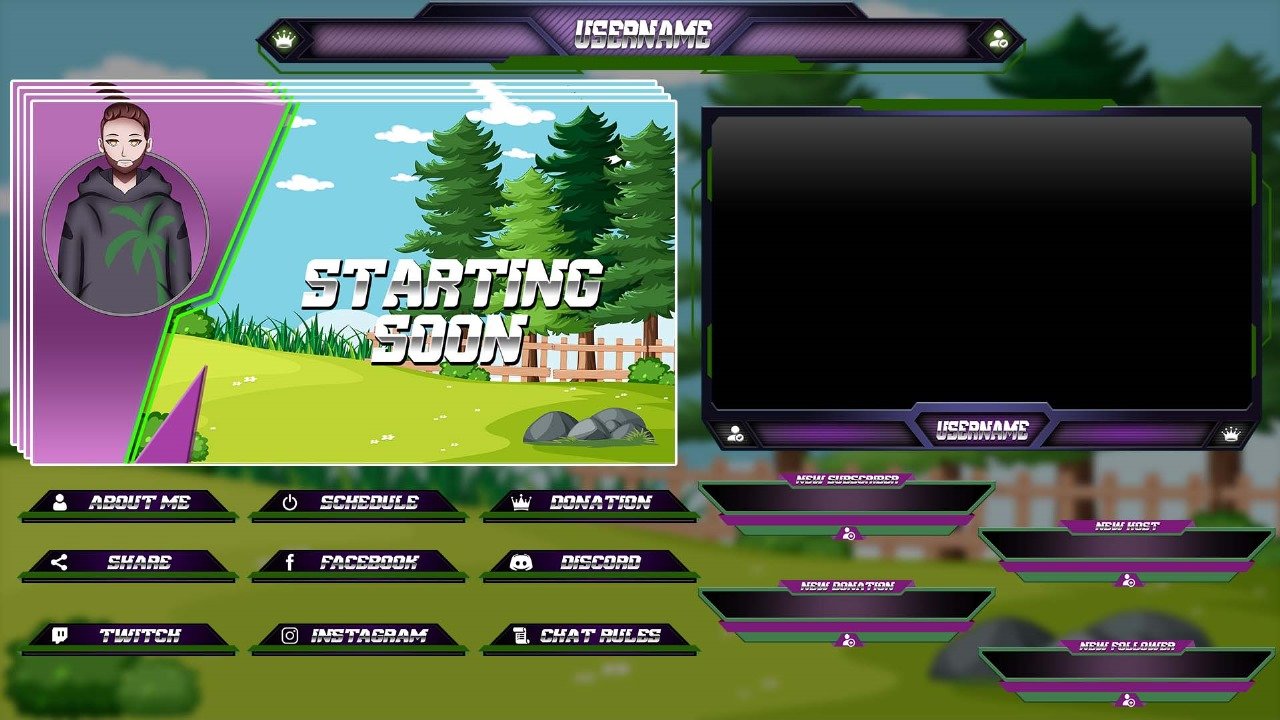Click the Username label on webcam frame
This screenshot has height=720, width=1280.
[982, 431]
